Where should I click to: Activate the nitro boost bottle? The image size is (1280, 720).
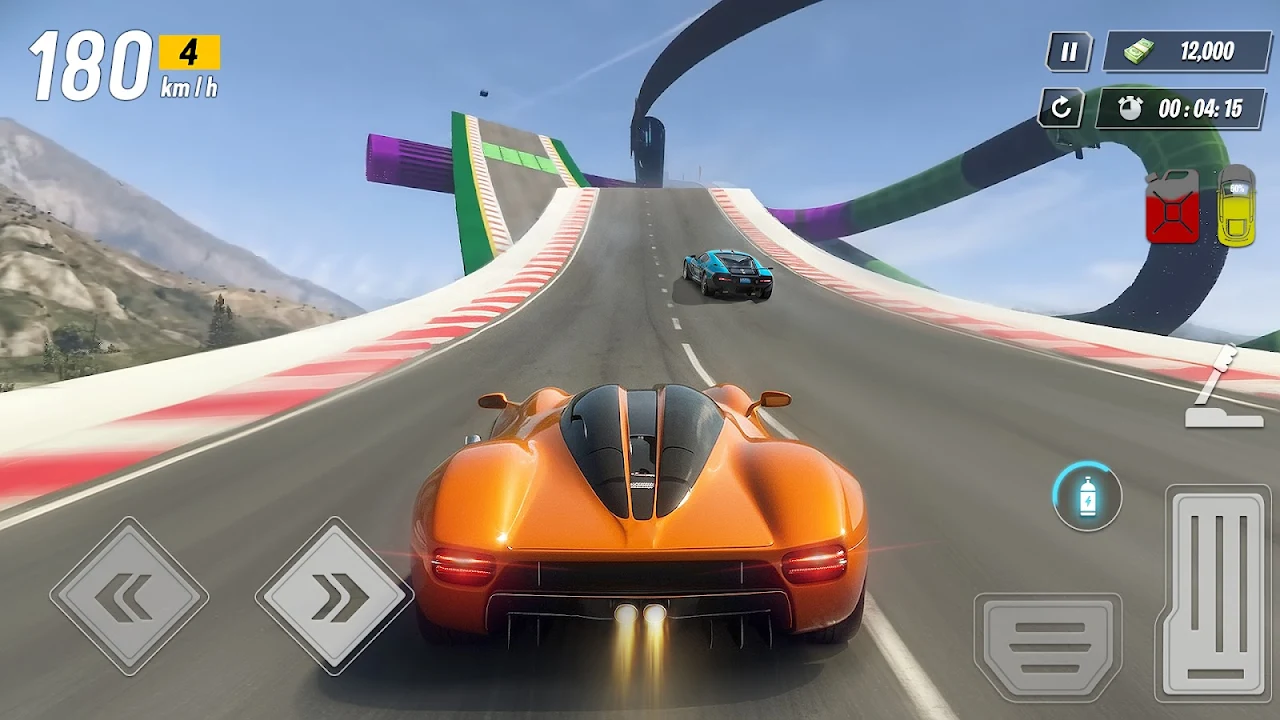pyautogui.click(x=1087, y=497)
